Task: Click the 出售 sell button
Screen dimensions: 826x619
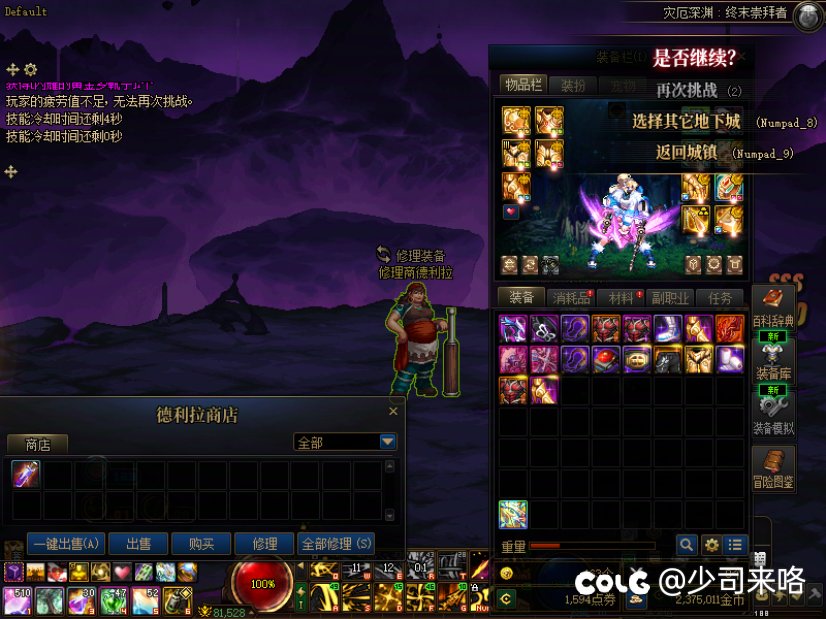Action: 138,544
